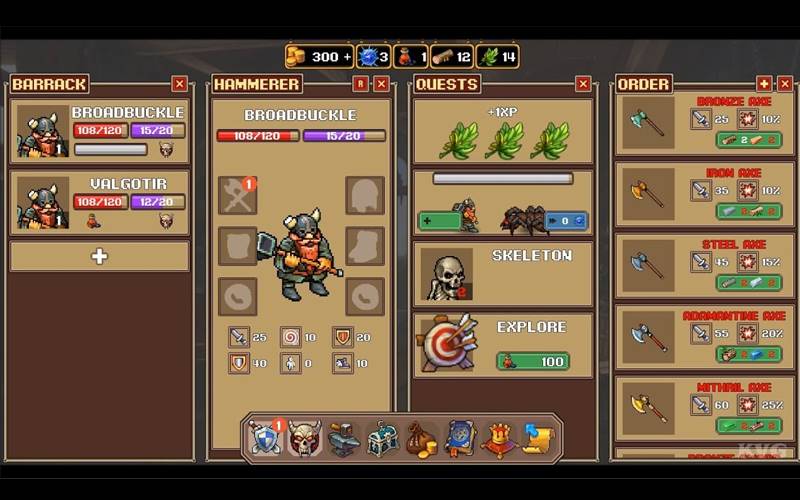
Task: Open the anvil forge menu
Action: click(x=343, y=439)
